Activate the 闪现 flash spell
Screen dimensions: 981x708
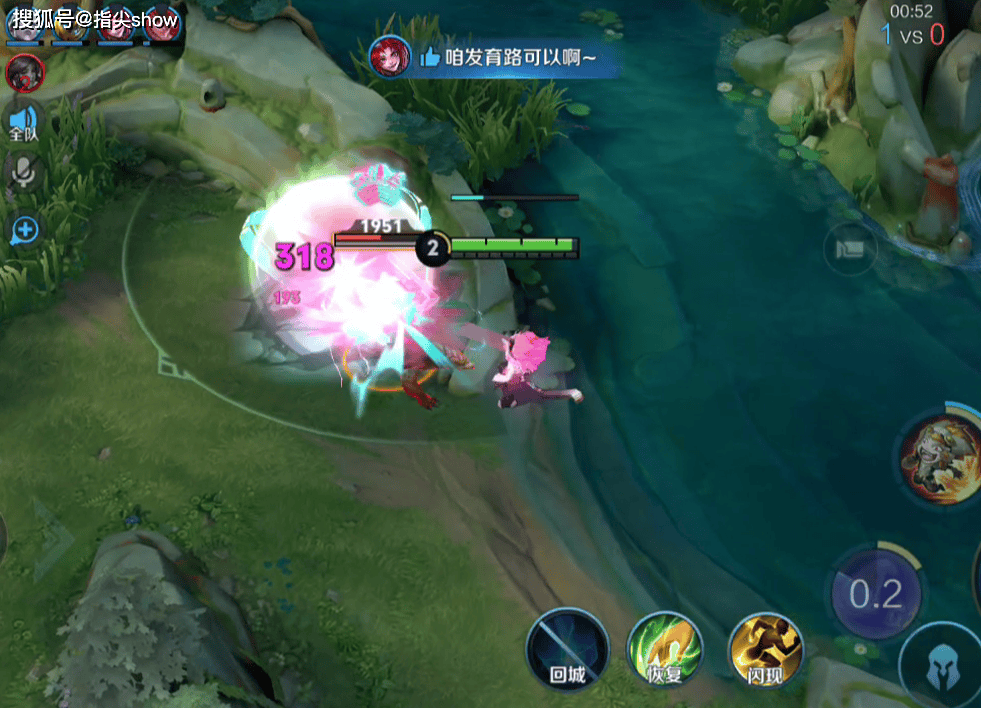pyautogui.click(x=766, y=650)
